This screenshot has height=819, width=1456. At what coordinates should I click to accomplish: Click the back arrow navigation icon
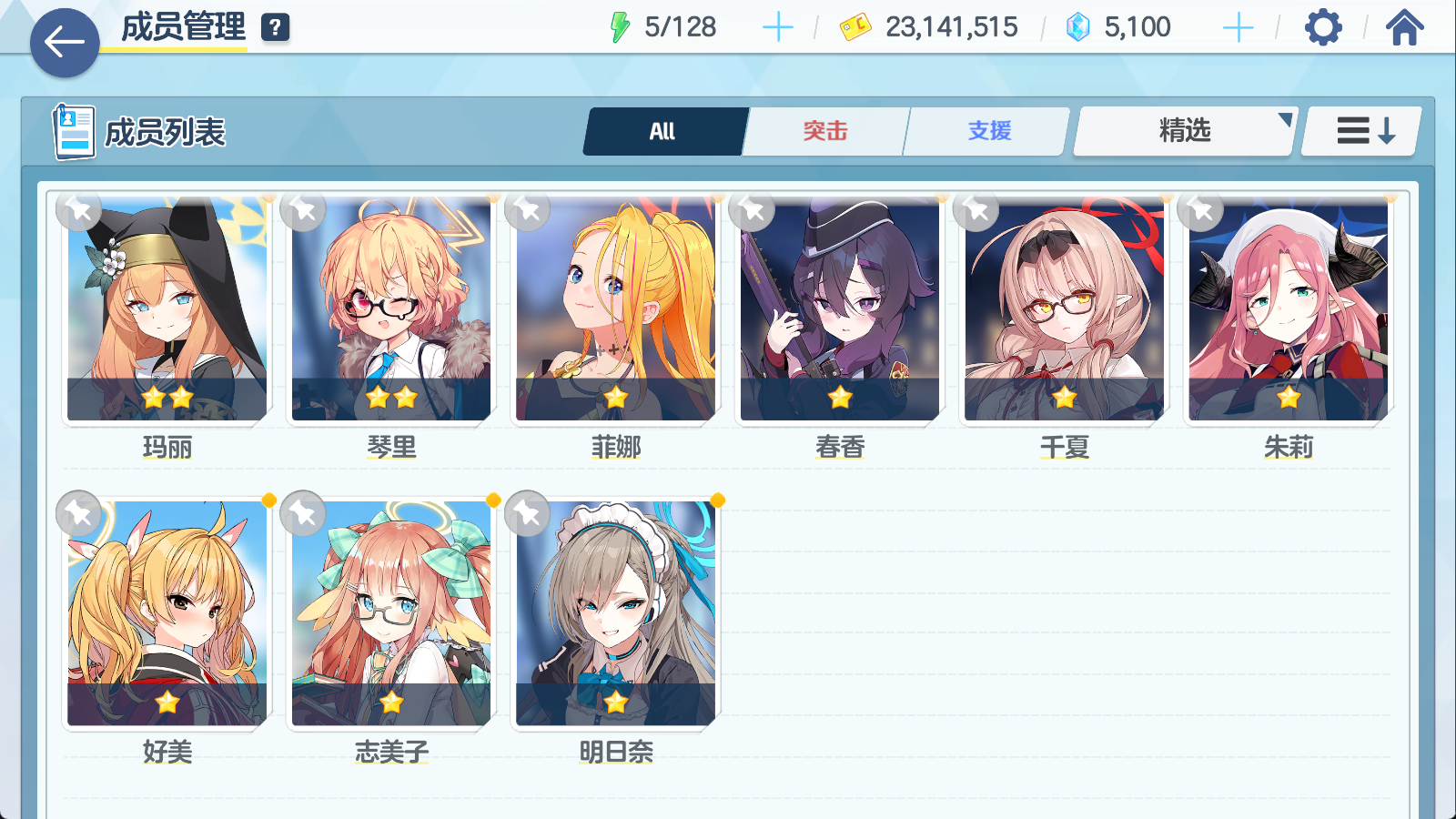(x=63, y=40)
